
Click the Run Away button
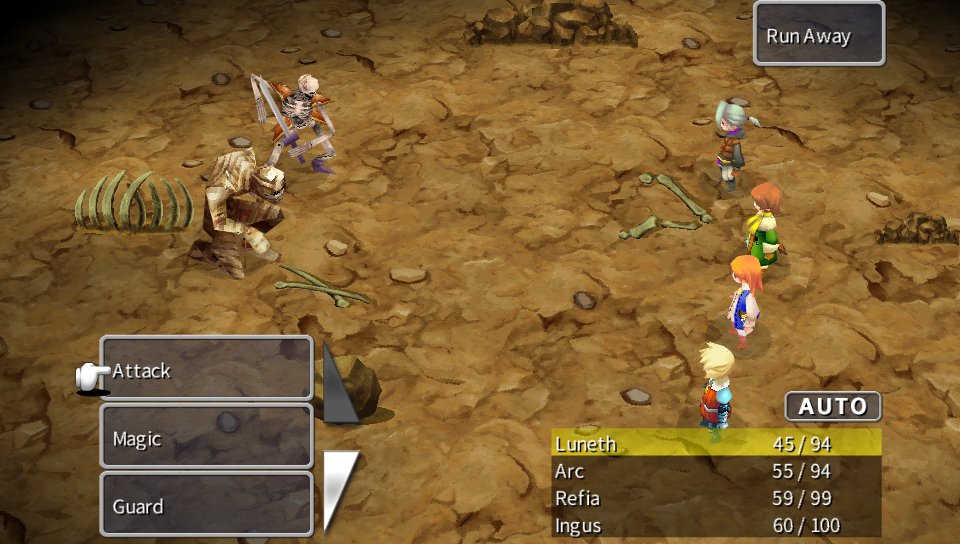[x=818, y=35]
